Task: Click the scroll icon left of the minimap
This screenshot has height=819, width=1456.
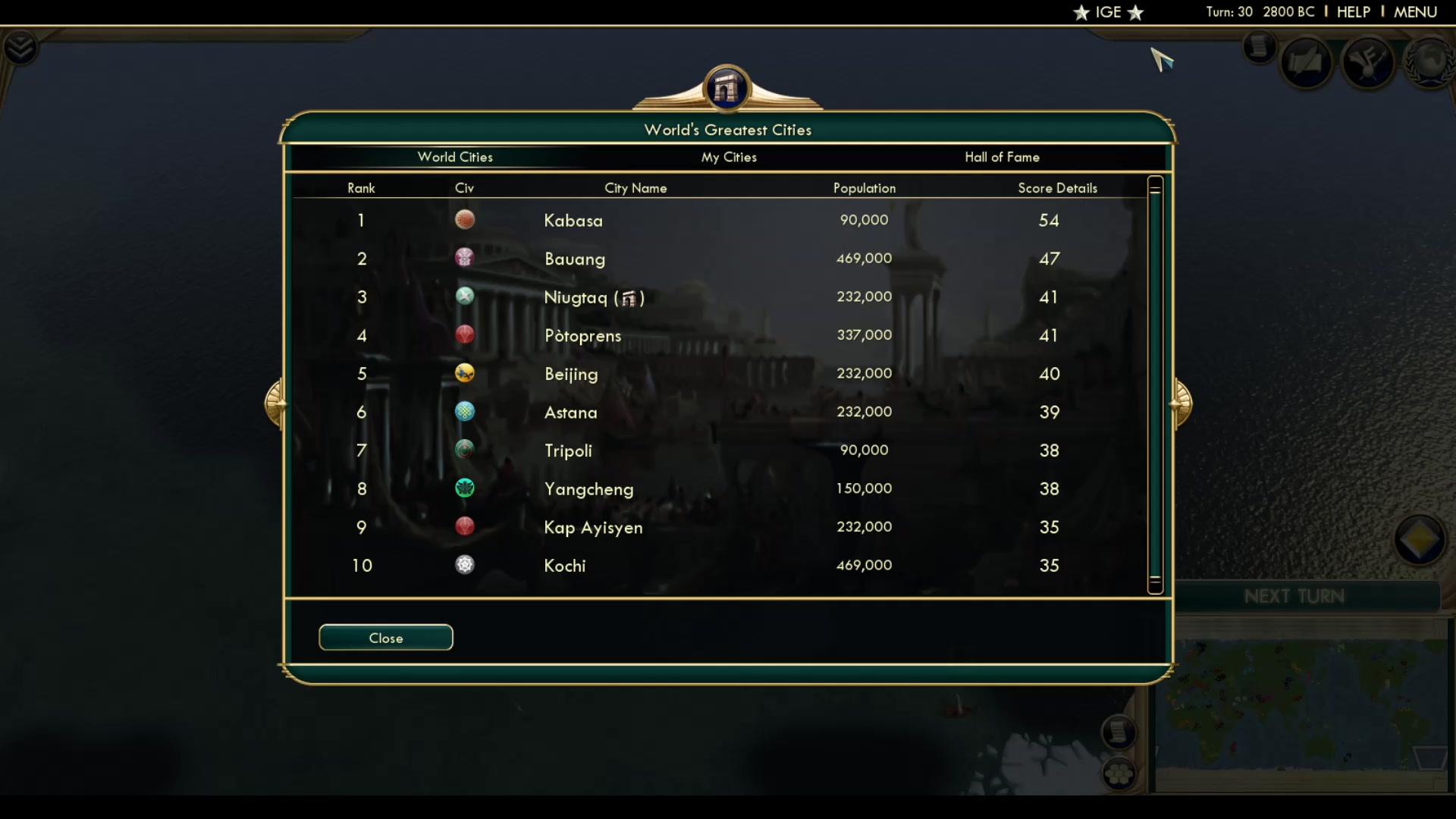Action: point(1121,732)
